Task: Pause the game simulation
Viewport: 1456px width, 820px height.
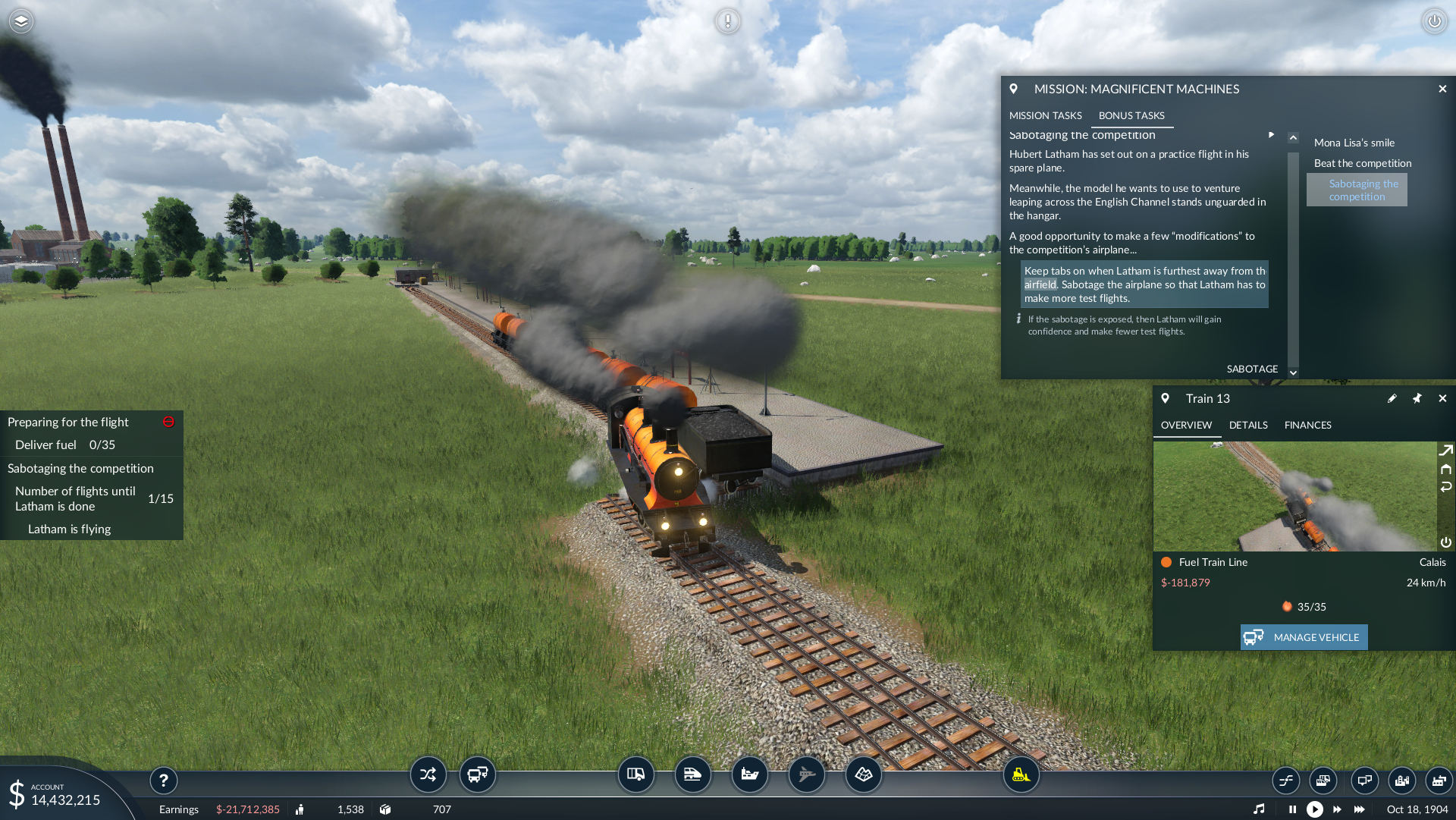Action: coord(1292,809)
